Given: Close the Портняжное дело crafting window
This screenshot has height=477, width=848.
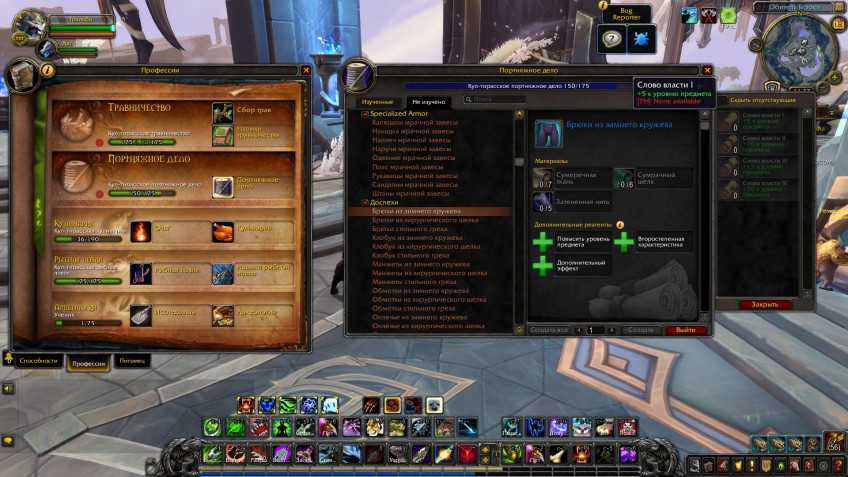Looking at the screenshot, I should pos(707,71).
